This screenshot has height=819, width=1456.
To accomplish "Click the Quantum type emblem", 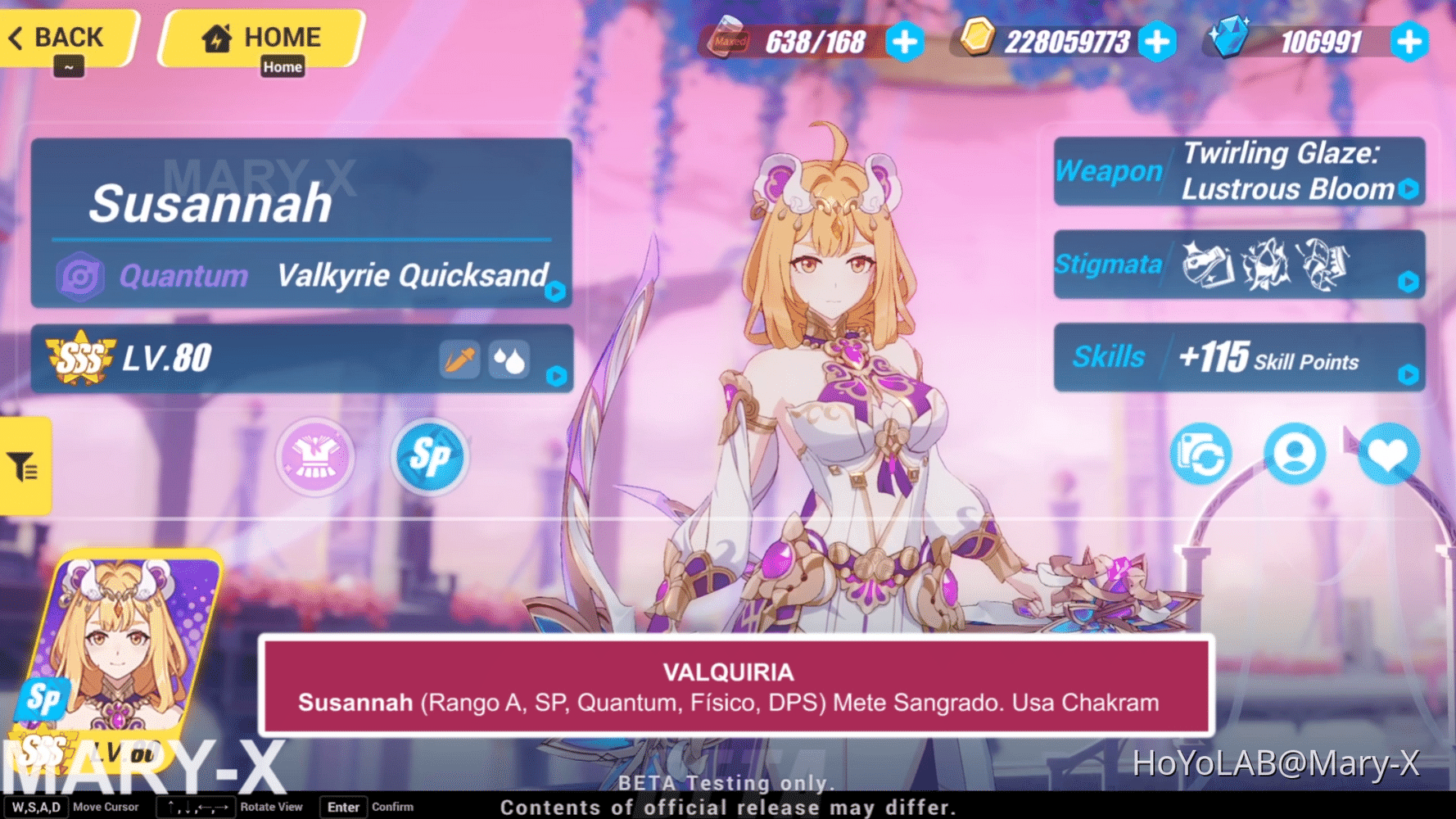I will coord(80,276).
